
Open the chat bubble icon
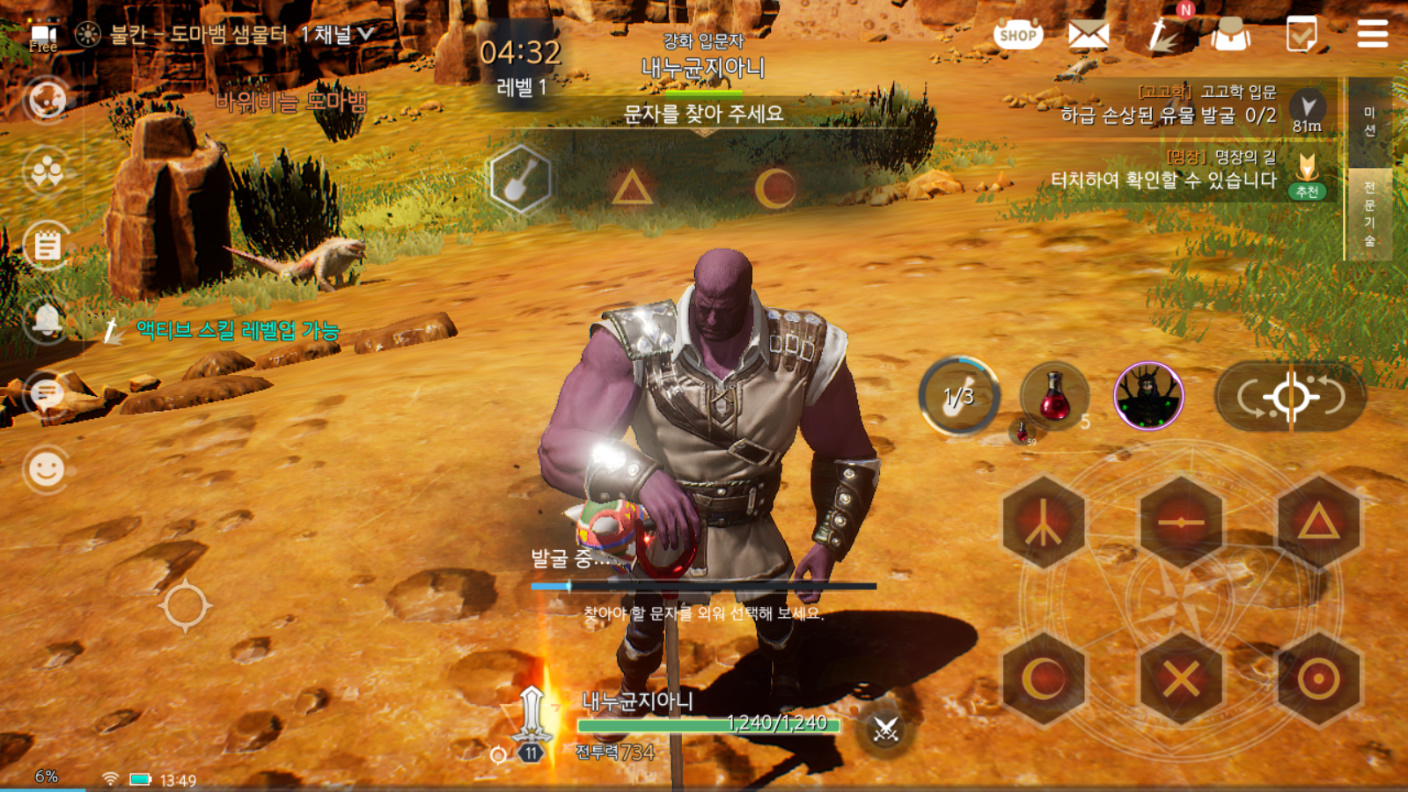point(46,393)
